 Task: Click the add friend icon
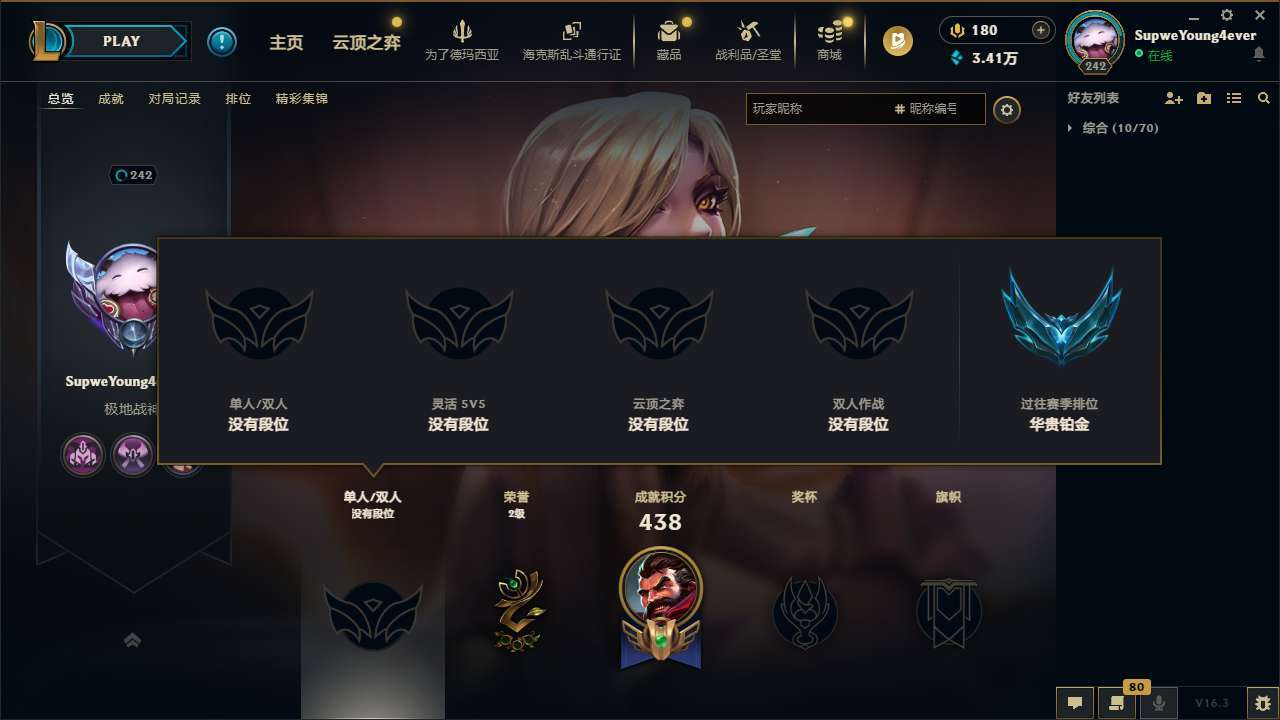pos(1173,98)
